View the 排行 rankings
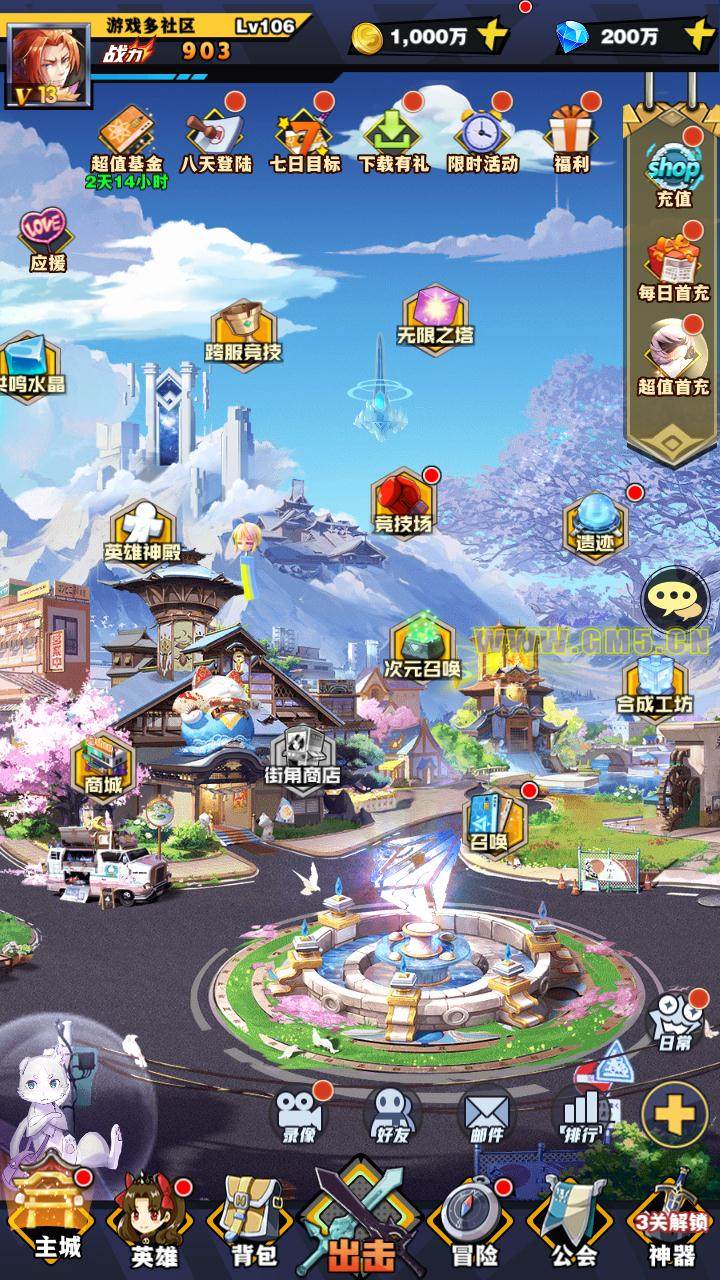Screen dimensions: 720x1280 coord(580,1115)
